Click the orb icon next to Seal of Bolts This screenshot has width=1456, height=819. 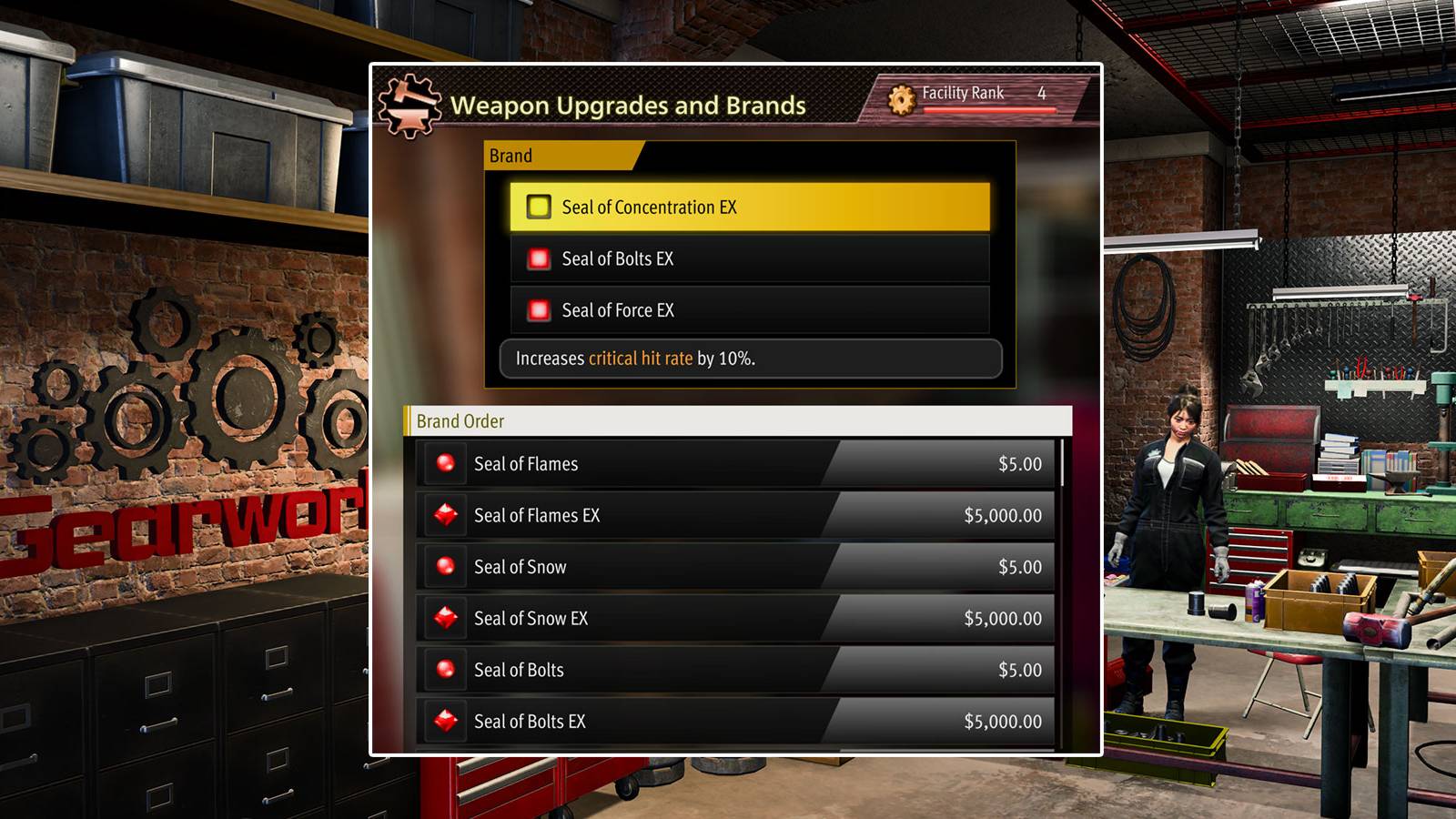click(x=445, y=670)
